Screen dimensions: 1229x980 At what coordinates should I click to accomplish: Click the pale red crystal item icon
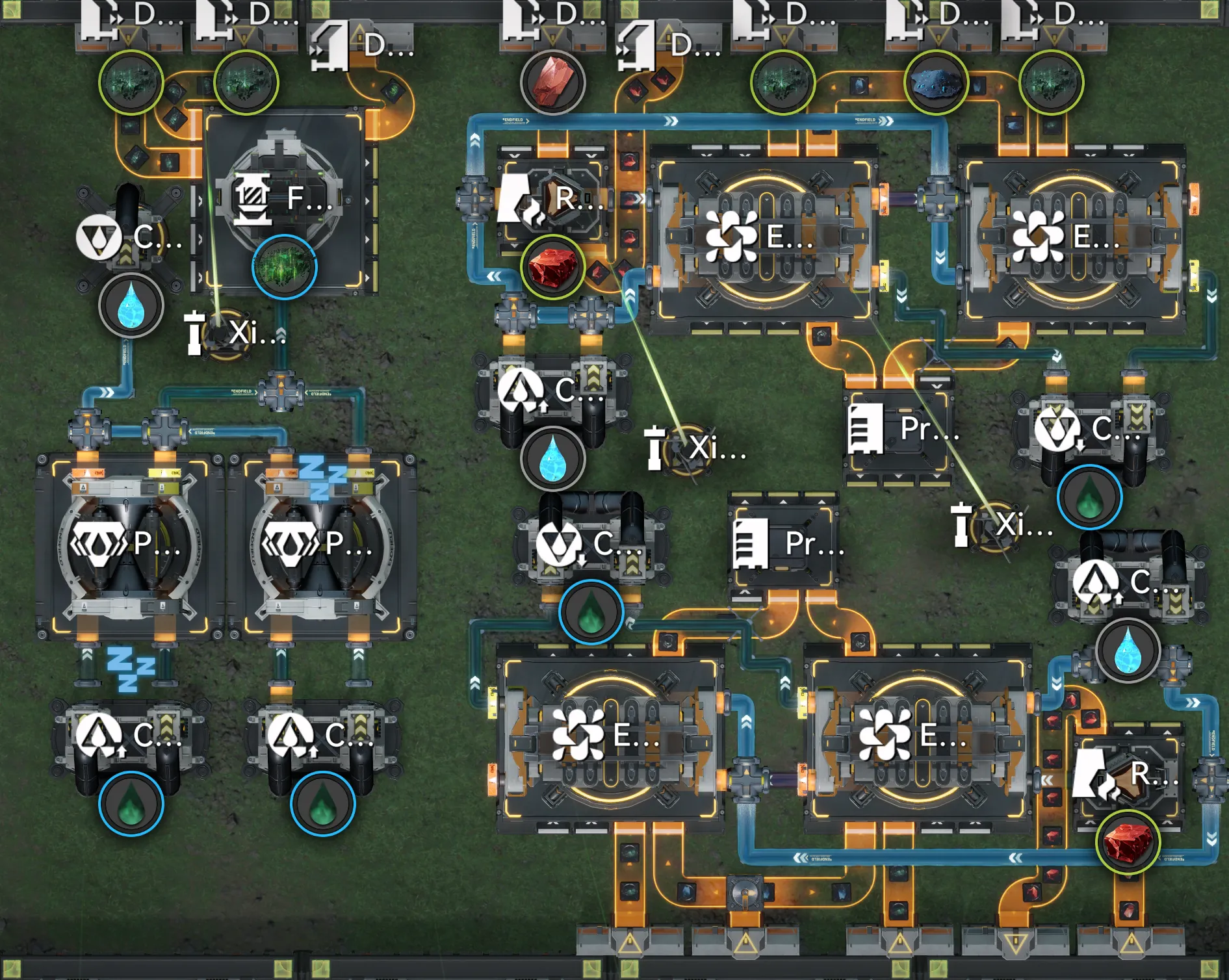pos(552,81)
